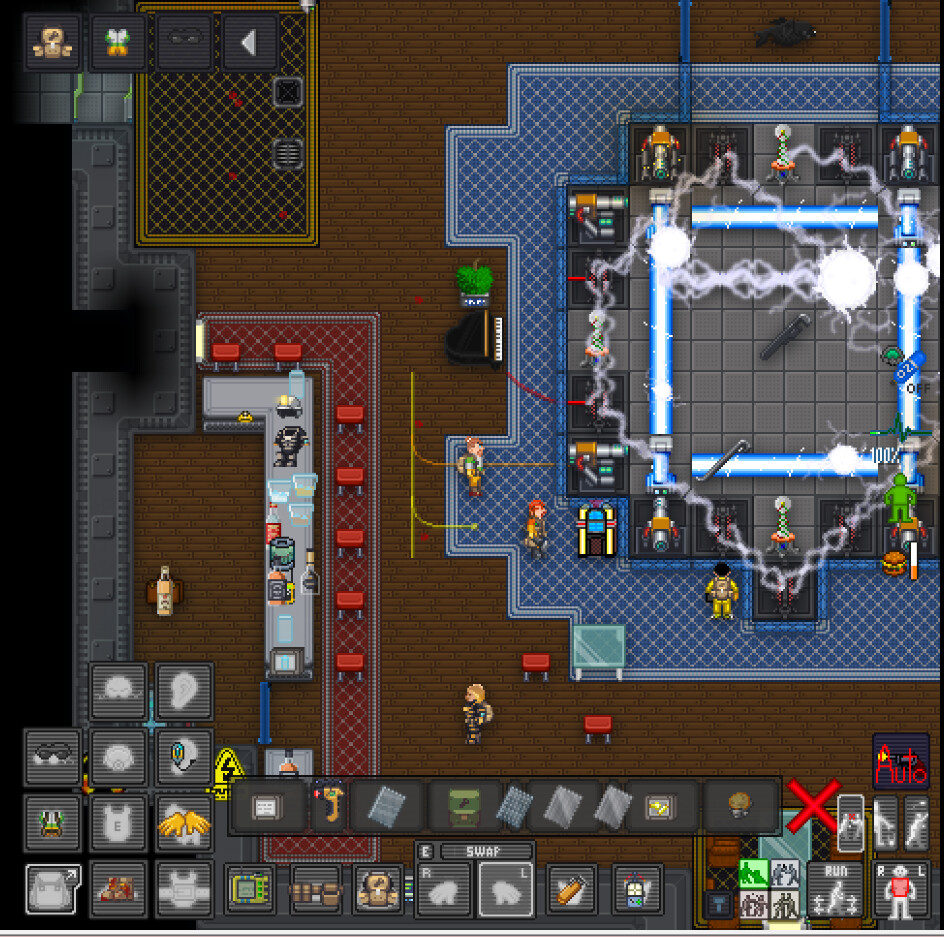This screenshot has height=937, width=944.
Task: Toggle the RUN movement button
Action: [835, 889]
